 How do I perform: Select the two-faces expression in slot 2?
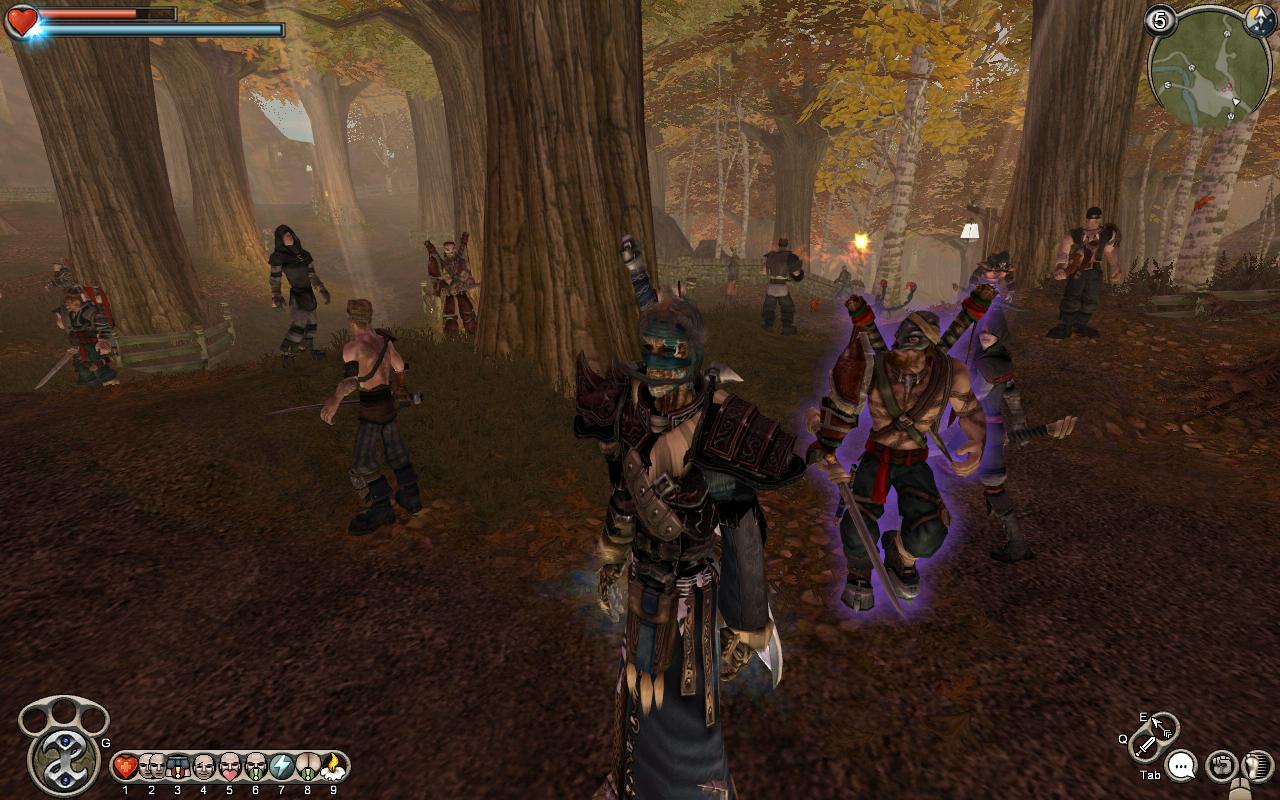(x=151, y=767)
